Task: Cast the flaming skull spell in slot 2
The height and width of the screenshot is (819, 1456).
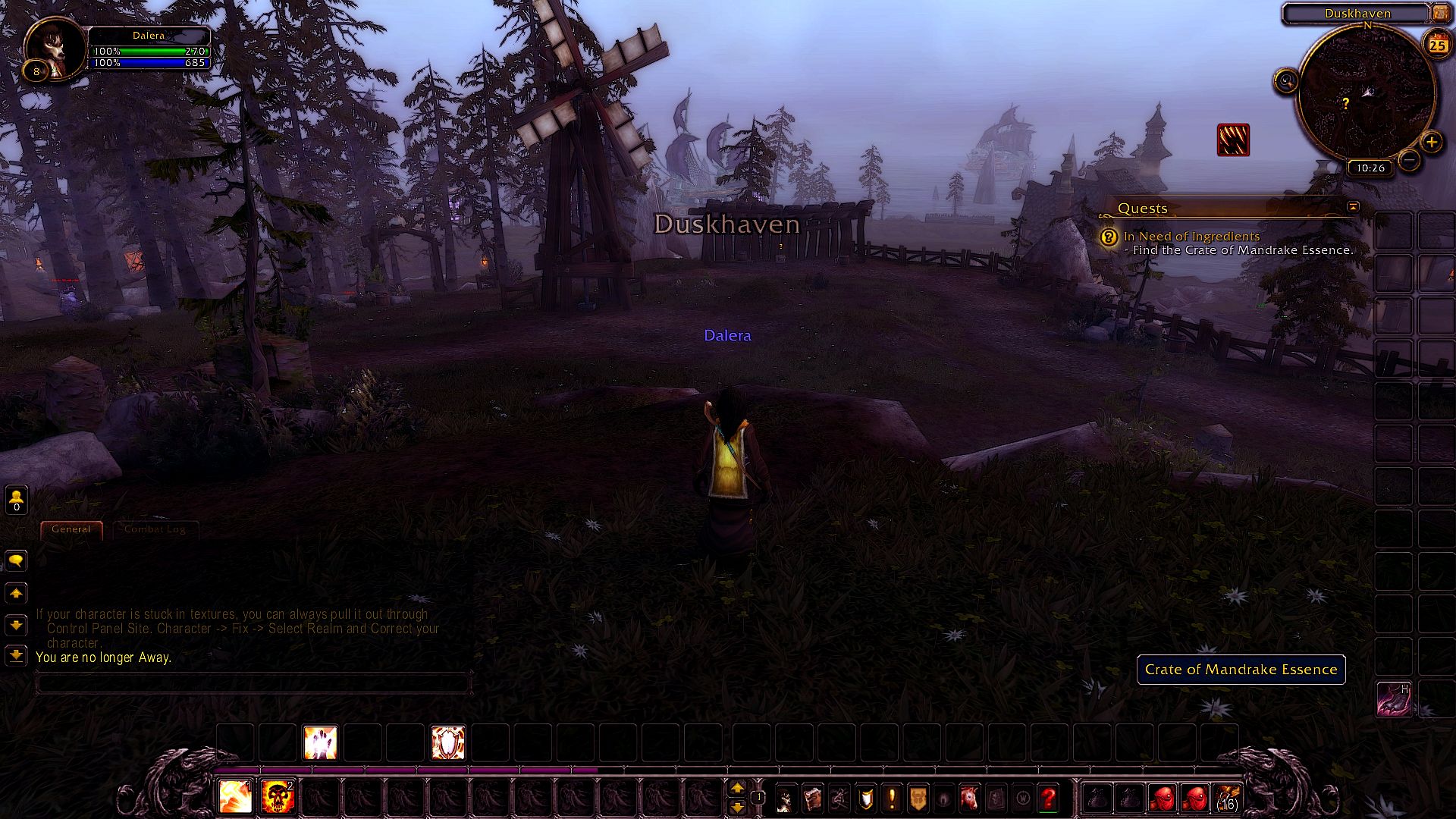Action: (x=278, y=797)
